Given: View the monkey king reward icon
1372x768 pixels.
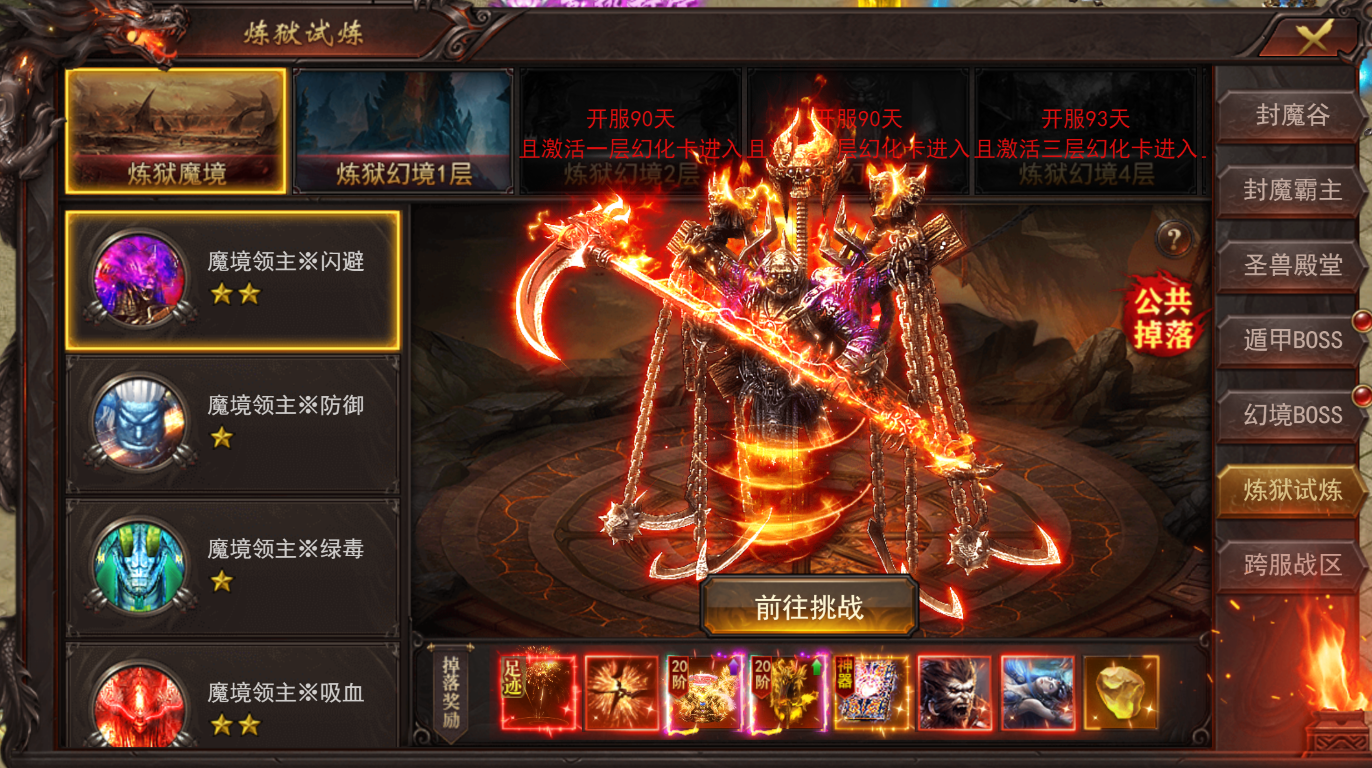Looking at the screenshot, I should click(954, 692).
